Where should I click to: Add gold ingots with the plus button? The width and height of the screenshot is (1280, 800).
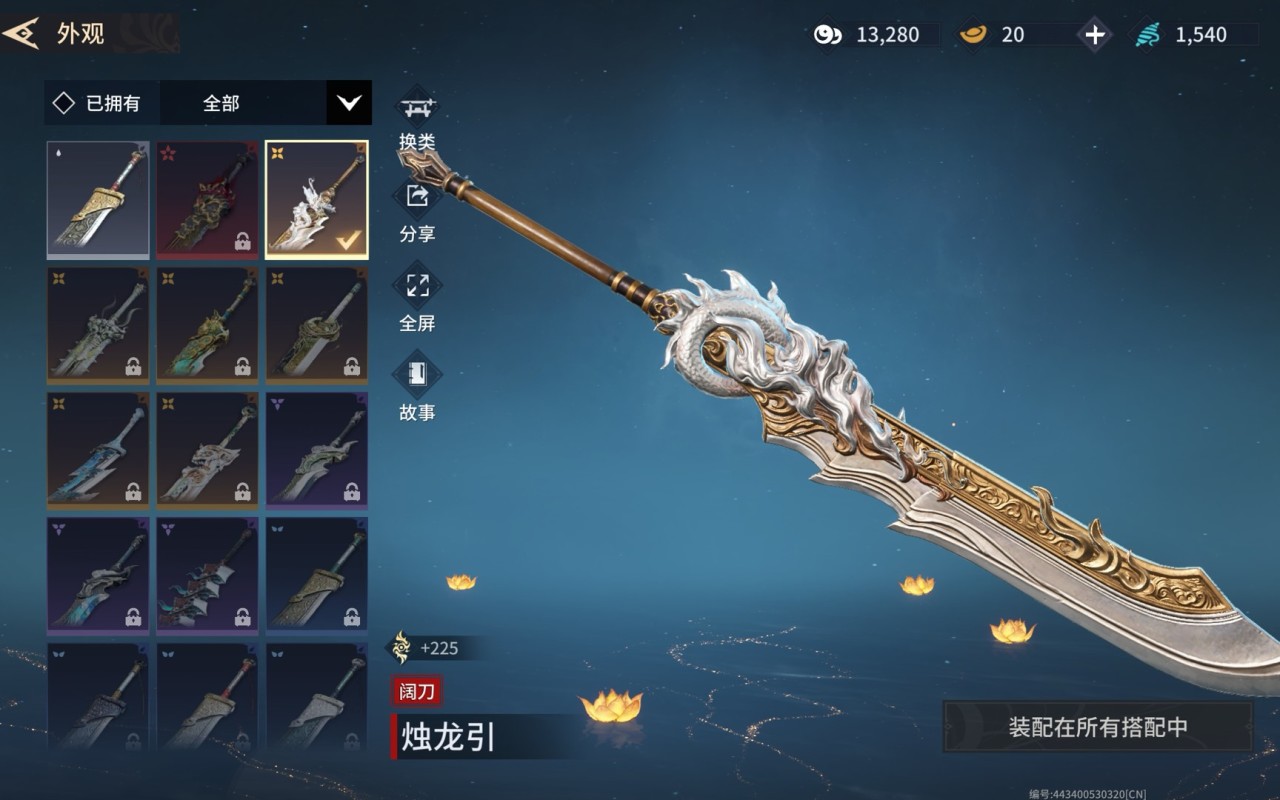tap(1095, 35)
